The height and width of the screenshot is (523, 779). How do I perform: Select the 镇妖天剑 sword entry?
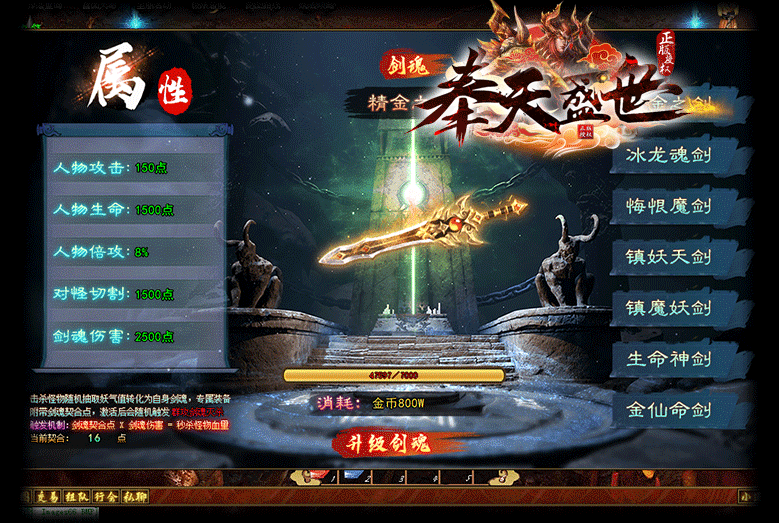pyautogui.click(x=668, y=257)
